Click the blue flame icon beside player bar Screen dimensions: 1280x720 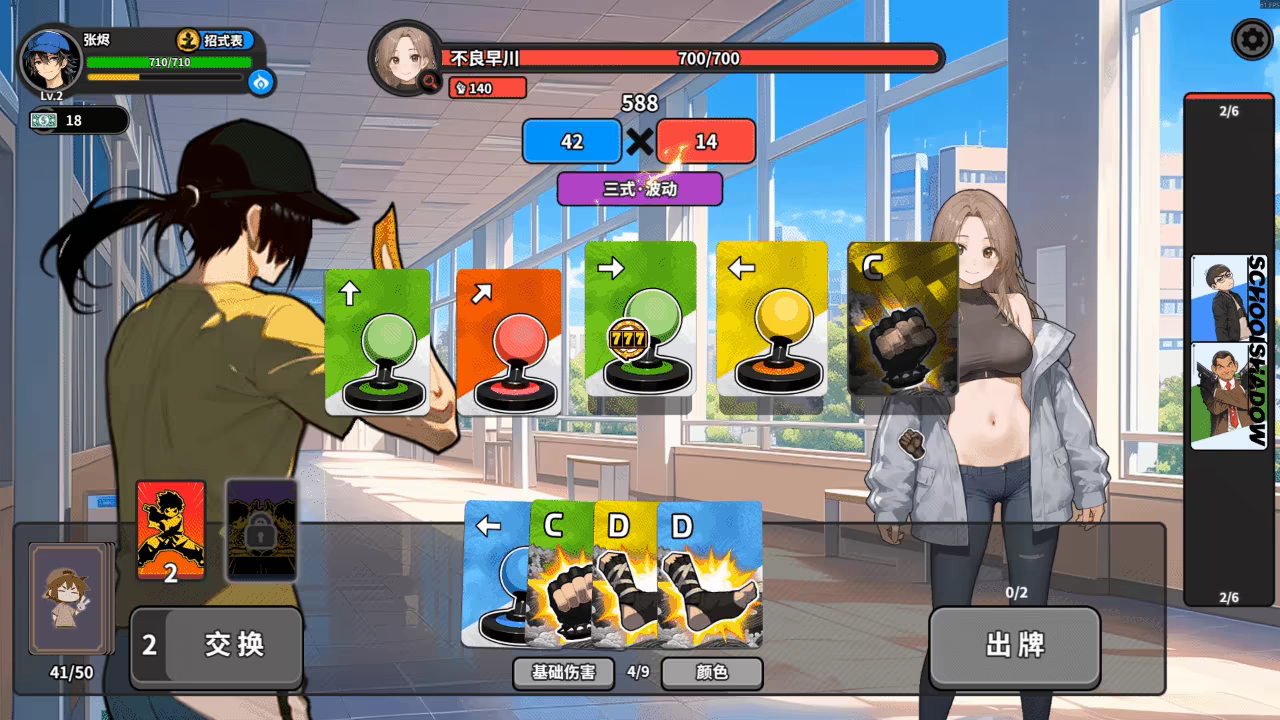(x=262, y=82)
